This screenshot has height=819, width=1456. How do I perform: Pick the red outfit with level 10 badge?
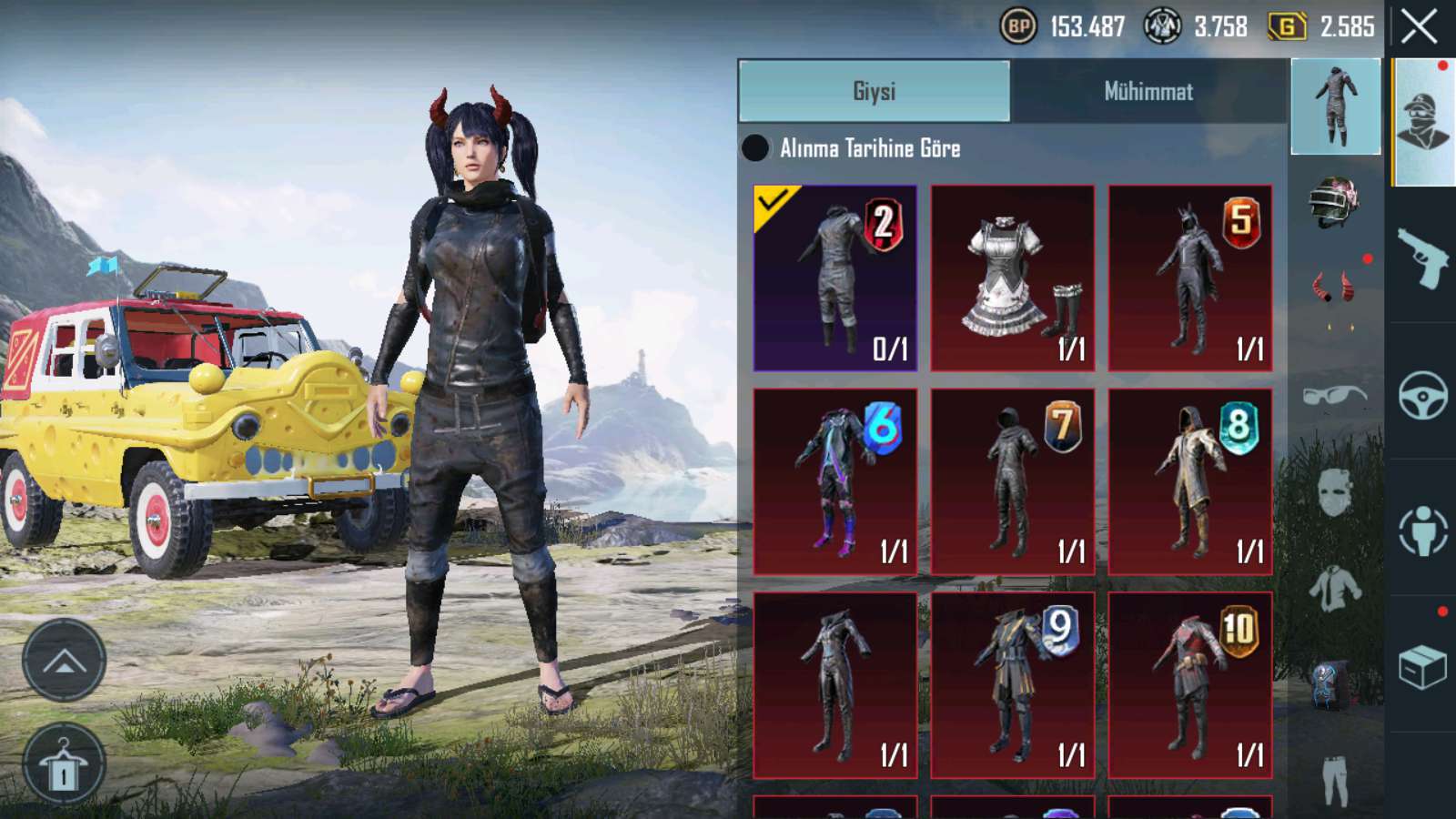[1189, 685]
